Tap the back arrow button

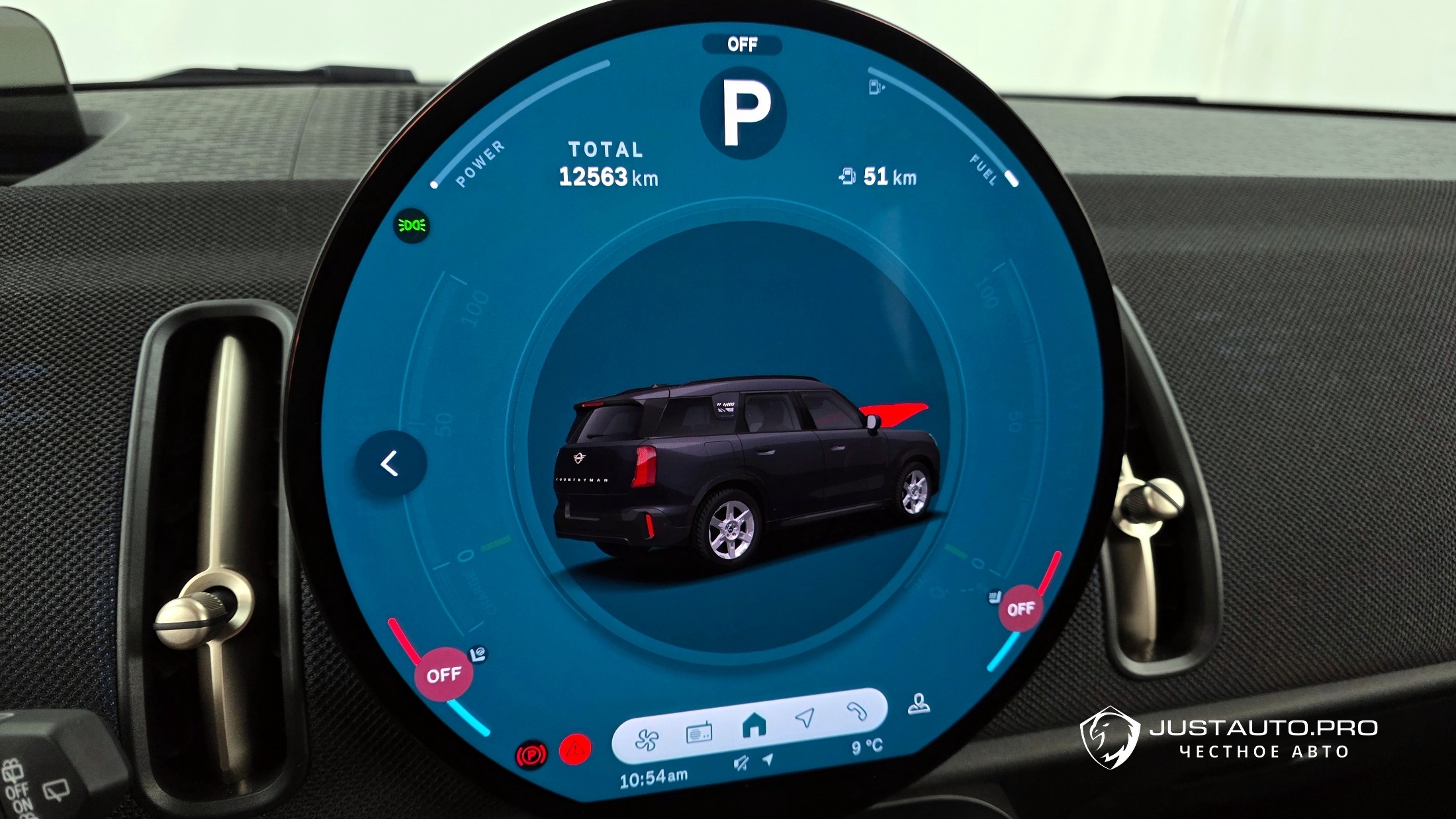coord(390,464)
